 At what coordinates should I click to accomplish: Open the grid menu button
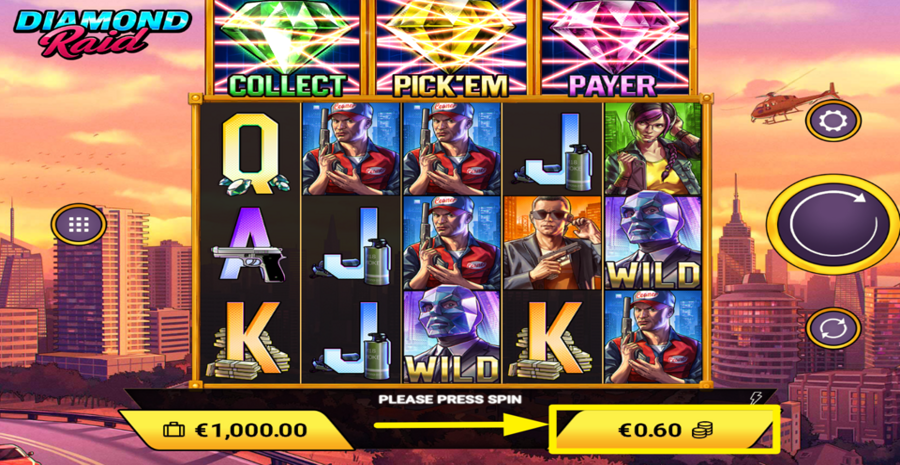pyautogui.click(x=80, y=224)
